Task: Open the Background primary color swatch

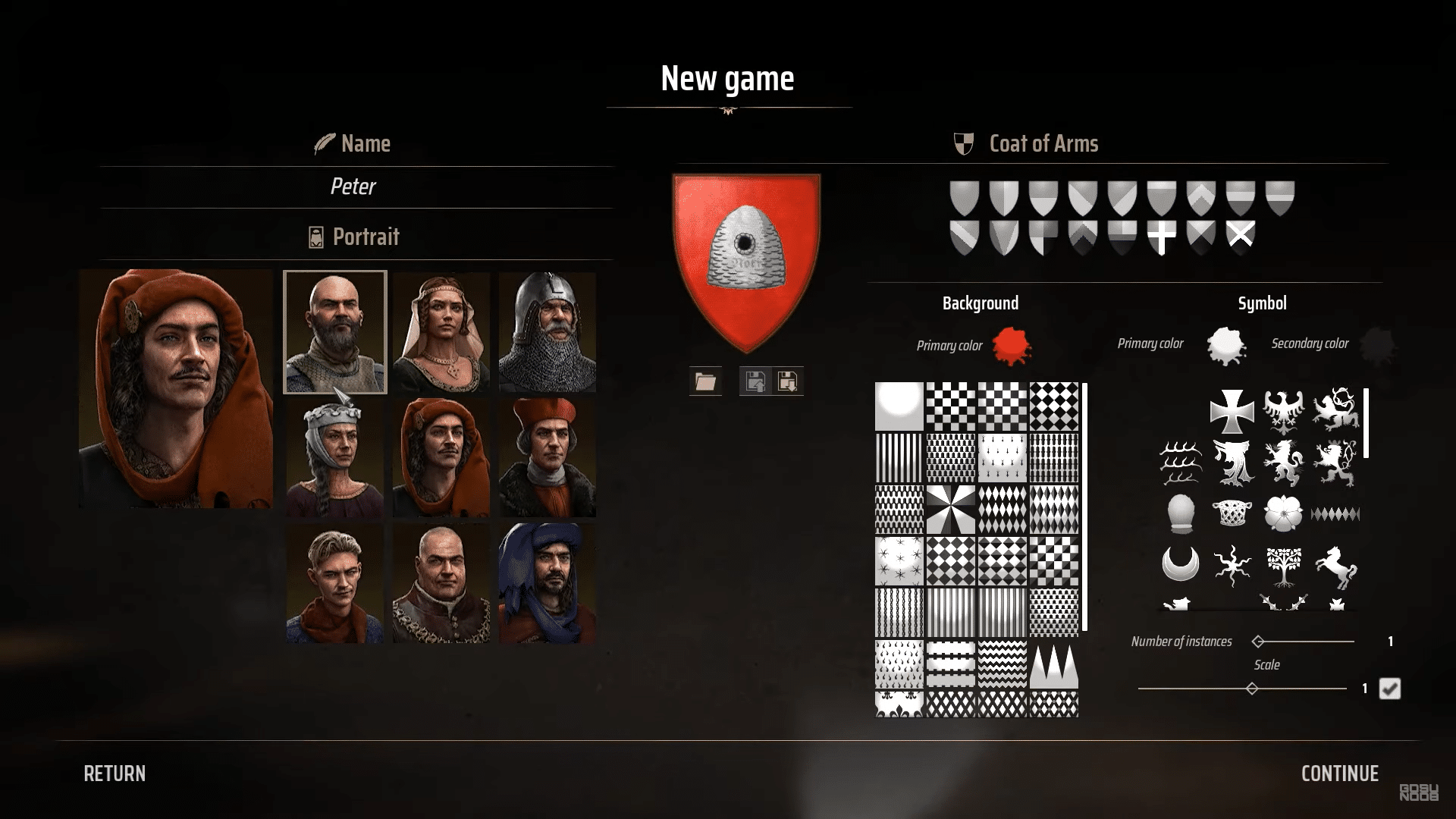Action: pos(1013,347)
